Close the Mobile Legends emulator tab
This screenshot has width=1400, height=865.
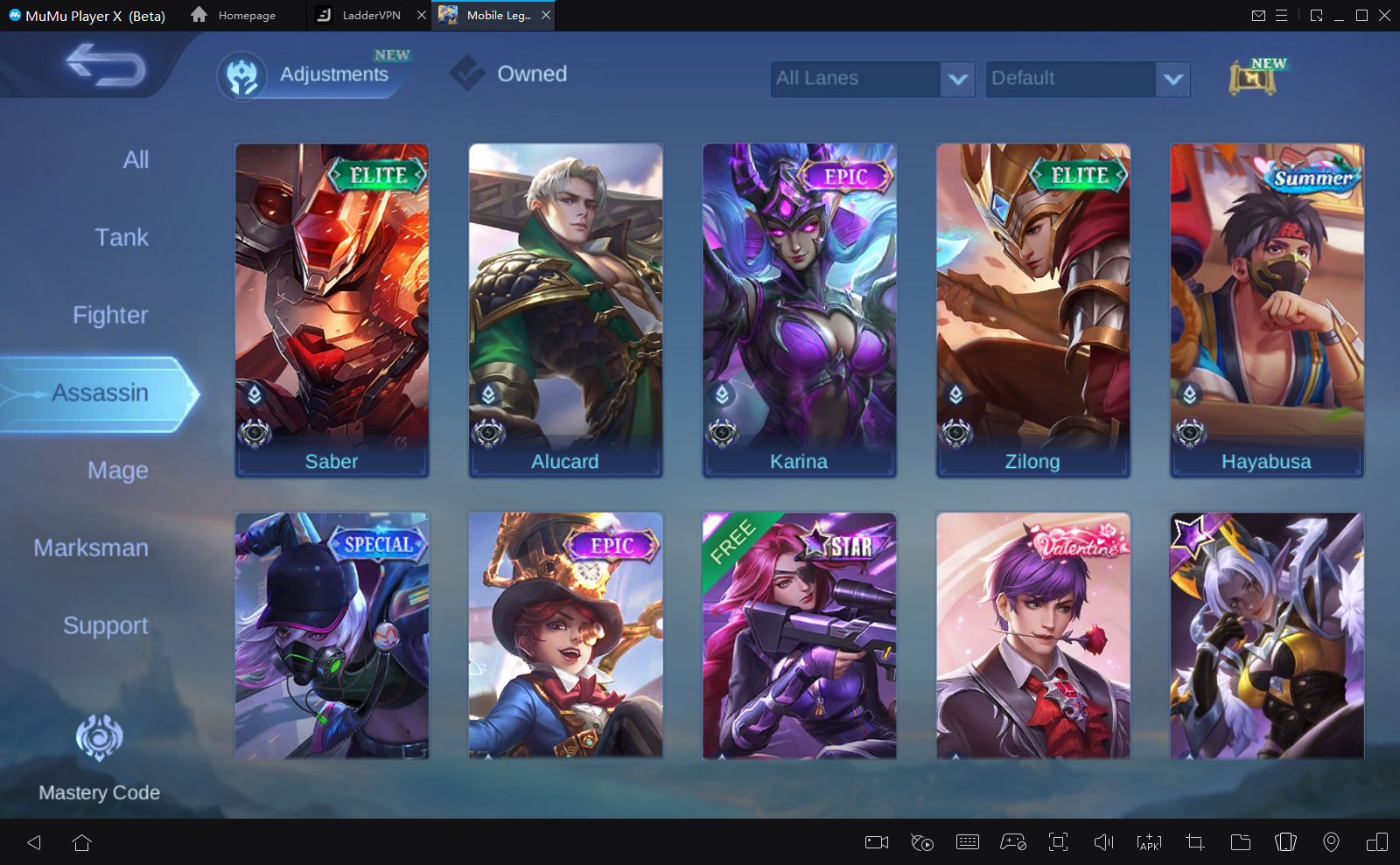click(546, 16)
